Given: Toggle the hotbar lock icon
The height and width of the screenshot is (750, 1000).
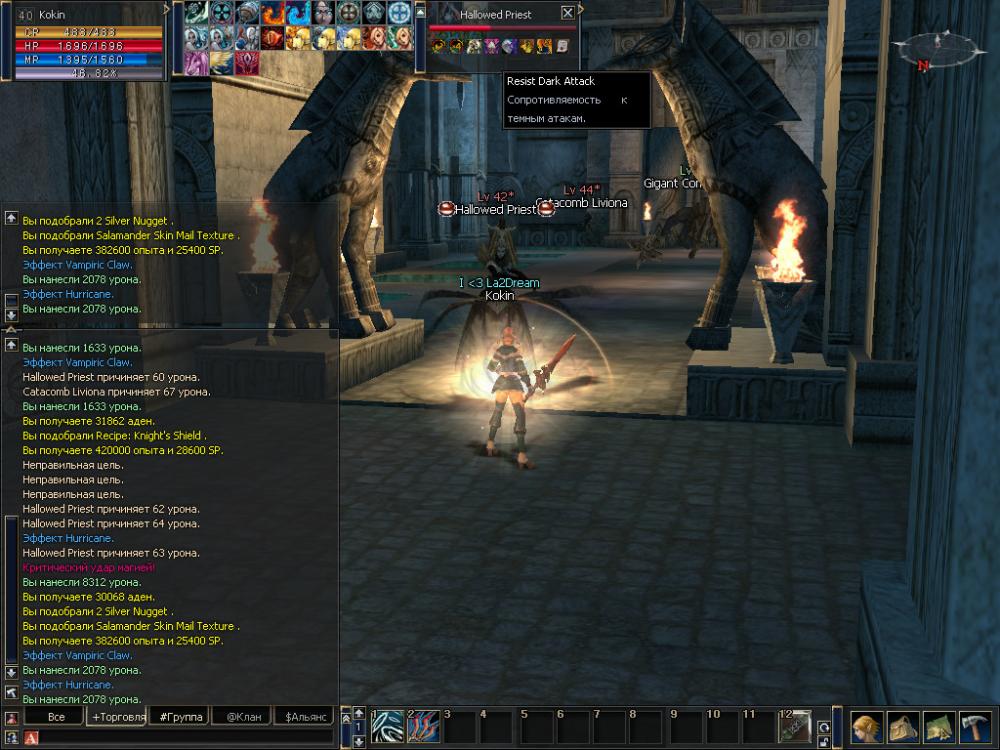Looking at the screenshot, I should tap(824, 742).
